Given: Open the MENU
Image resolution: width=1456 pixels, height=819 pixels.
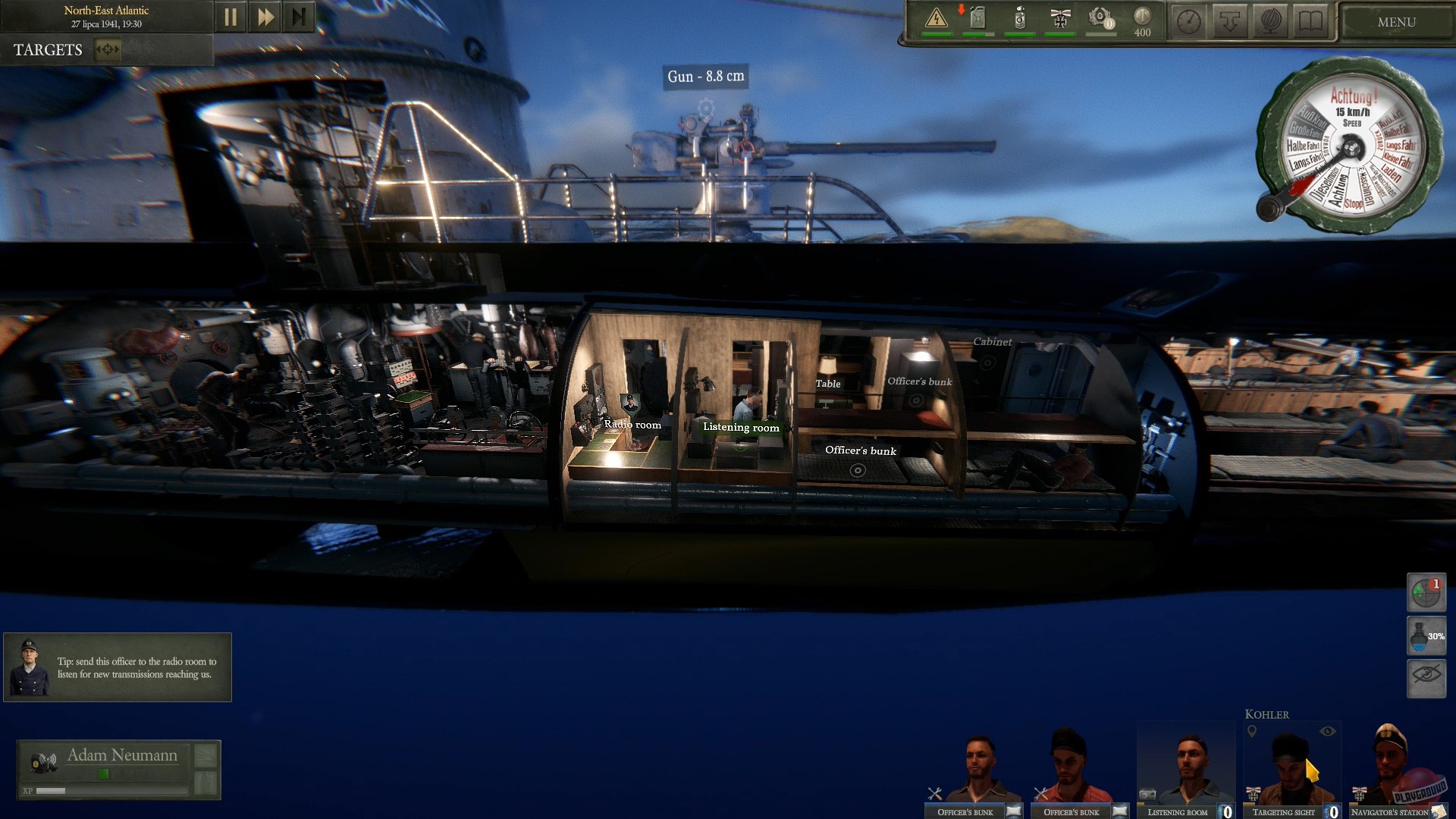Looking at the screenshot, I should click(1396, 21).
